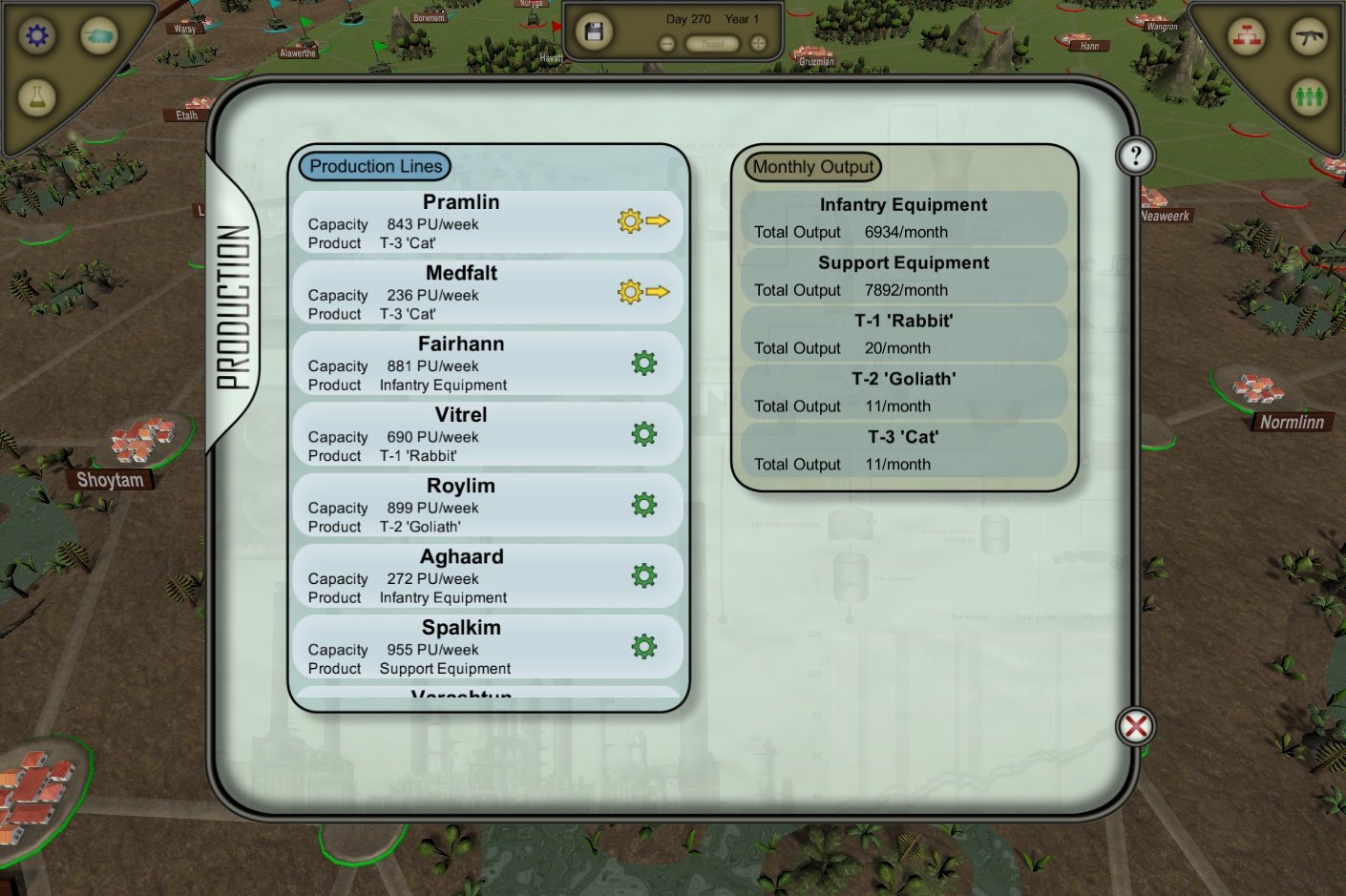Click the plus button to increase game speed
The width and height of the screenshot is (1346, 896).
pyautogui.click(x=757, y=41)
